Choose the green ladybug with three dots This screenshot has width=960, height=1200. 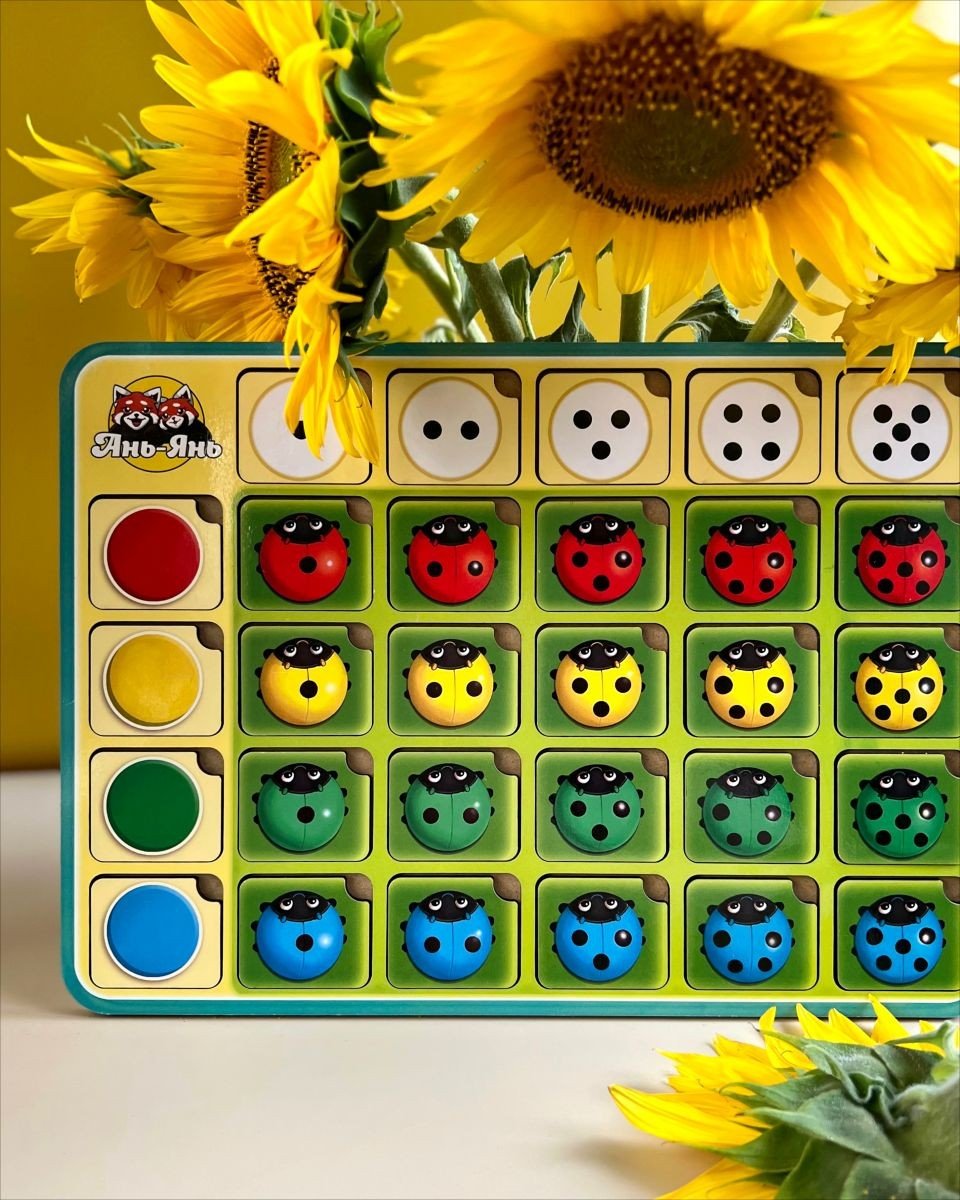[598, 808]
